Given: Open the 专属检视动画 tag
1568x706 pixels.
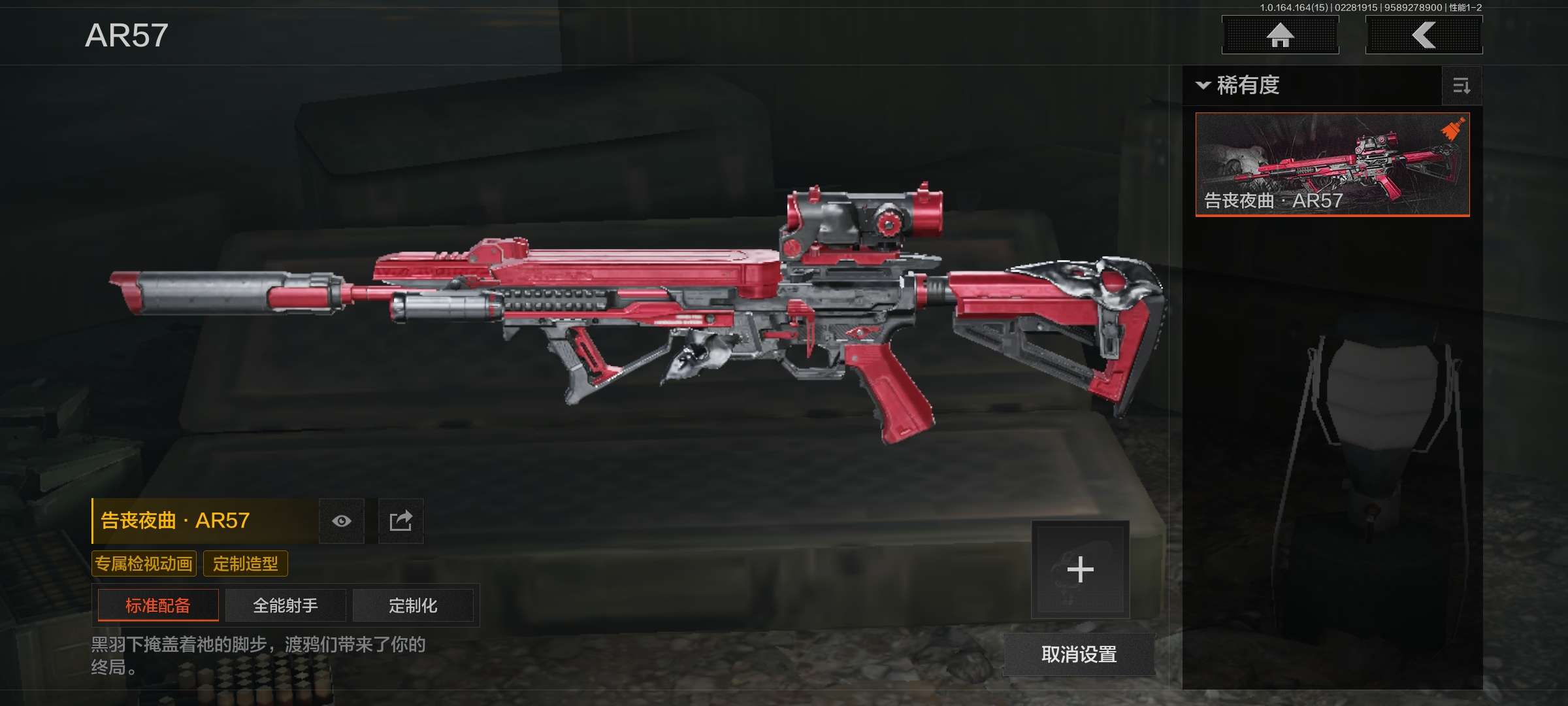Looking at the screenshot, I should (x=144, y=563).
